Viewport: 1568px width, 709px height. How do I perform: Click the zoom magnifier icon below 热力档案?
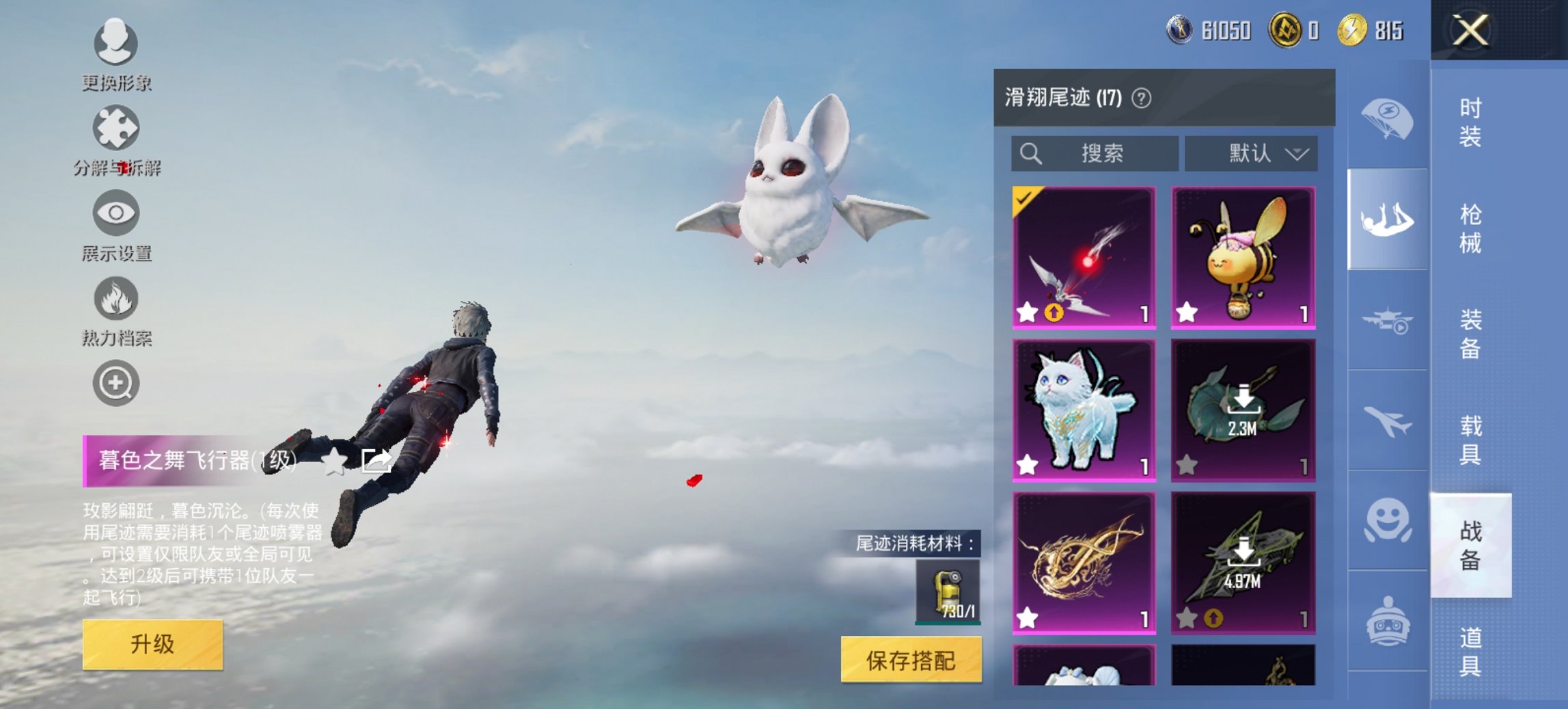coord(116,383)
